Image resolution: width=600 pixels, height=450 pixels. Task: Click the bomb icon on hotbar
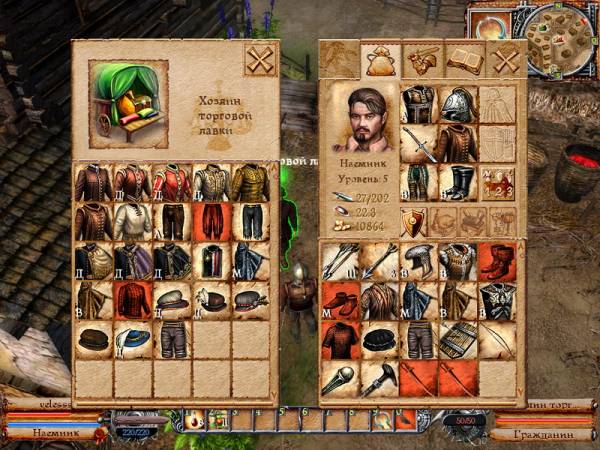[197, 421]
